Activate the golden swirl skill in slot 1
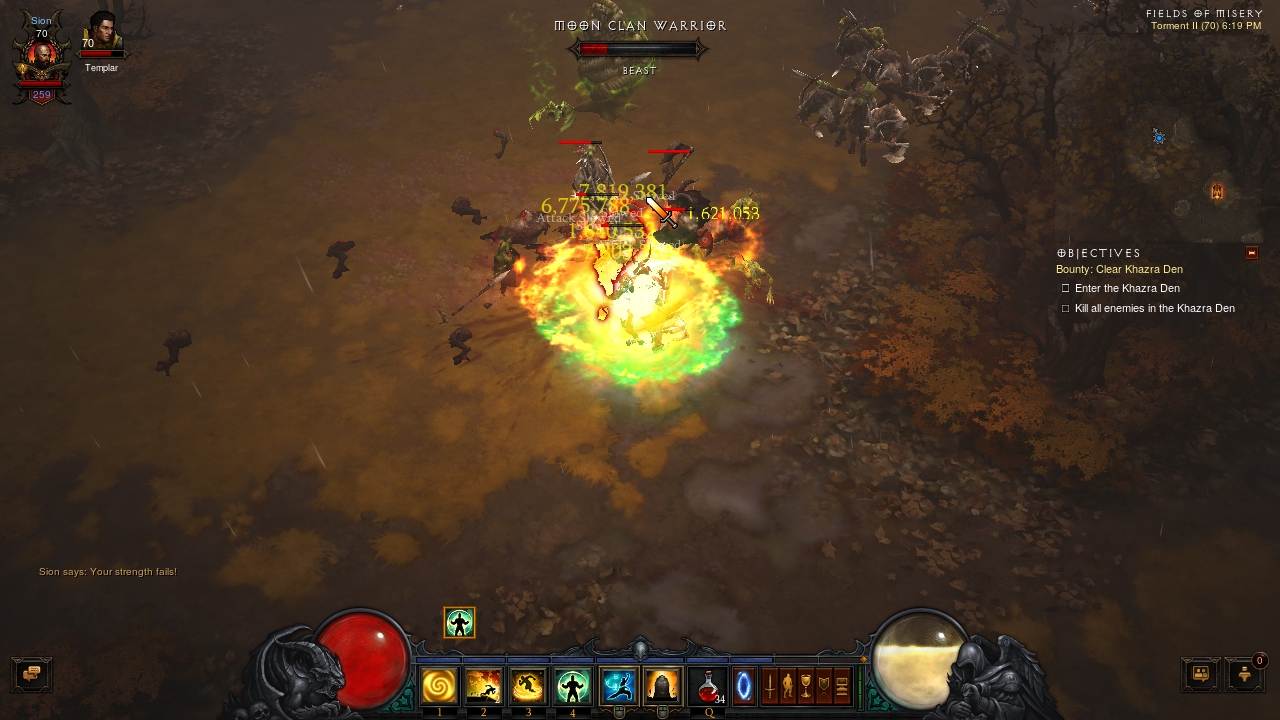1280x720 pixels. coord(439,686)
